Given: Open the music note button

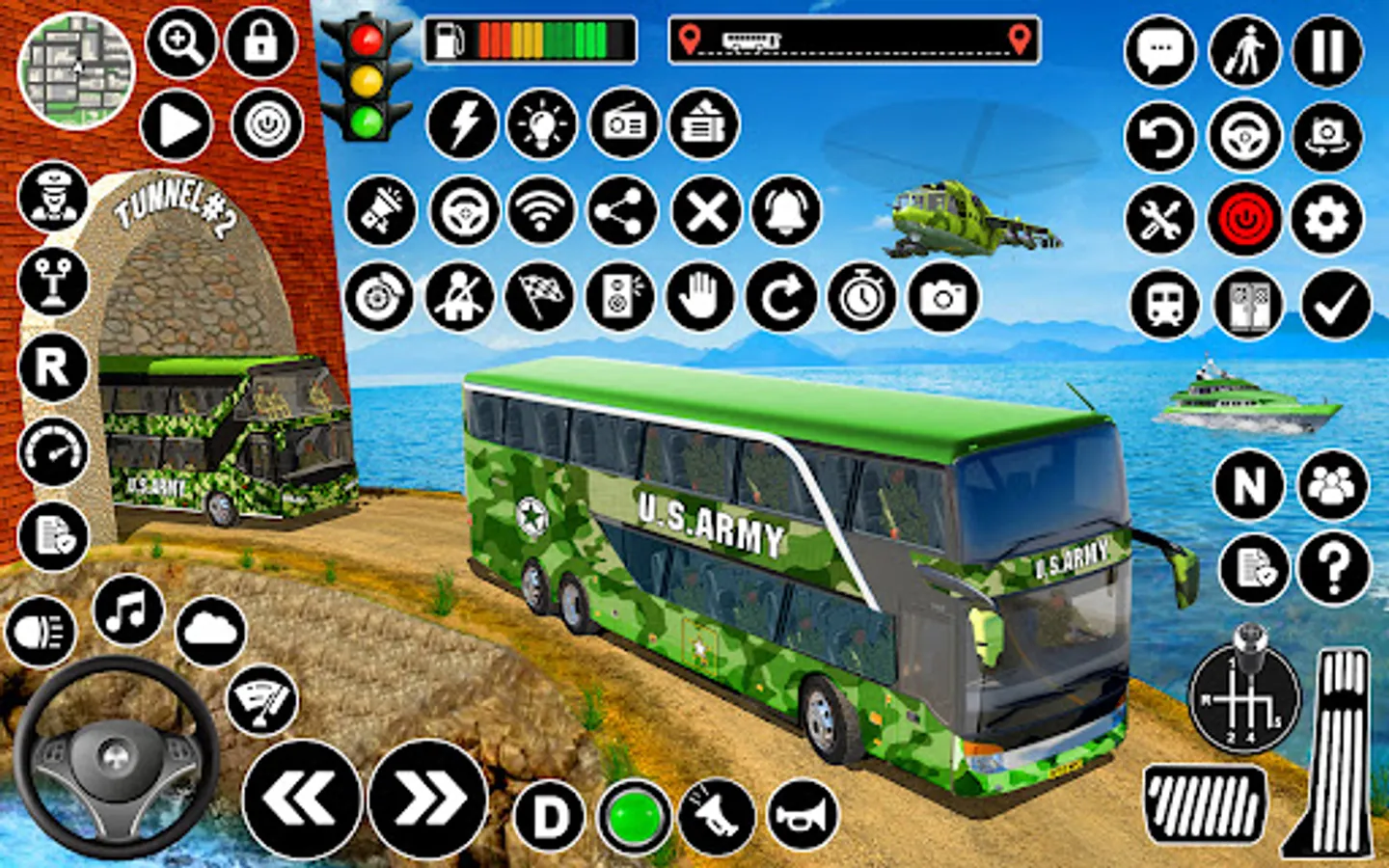Looking at the screenshot, I should coord(128,610).
